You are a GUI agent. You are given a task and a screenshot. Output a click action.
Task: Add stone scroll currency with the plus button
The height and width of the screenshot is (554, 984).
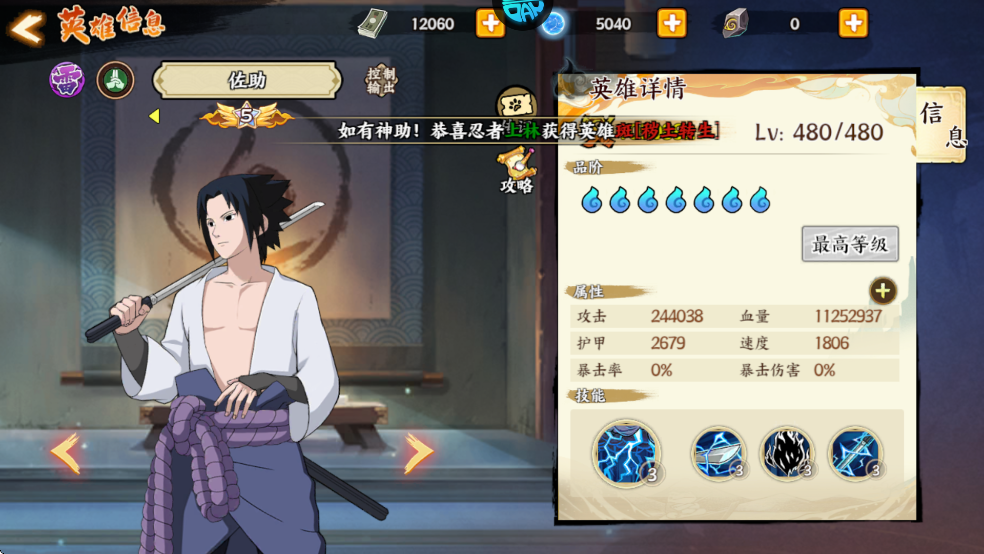point(853,23)
